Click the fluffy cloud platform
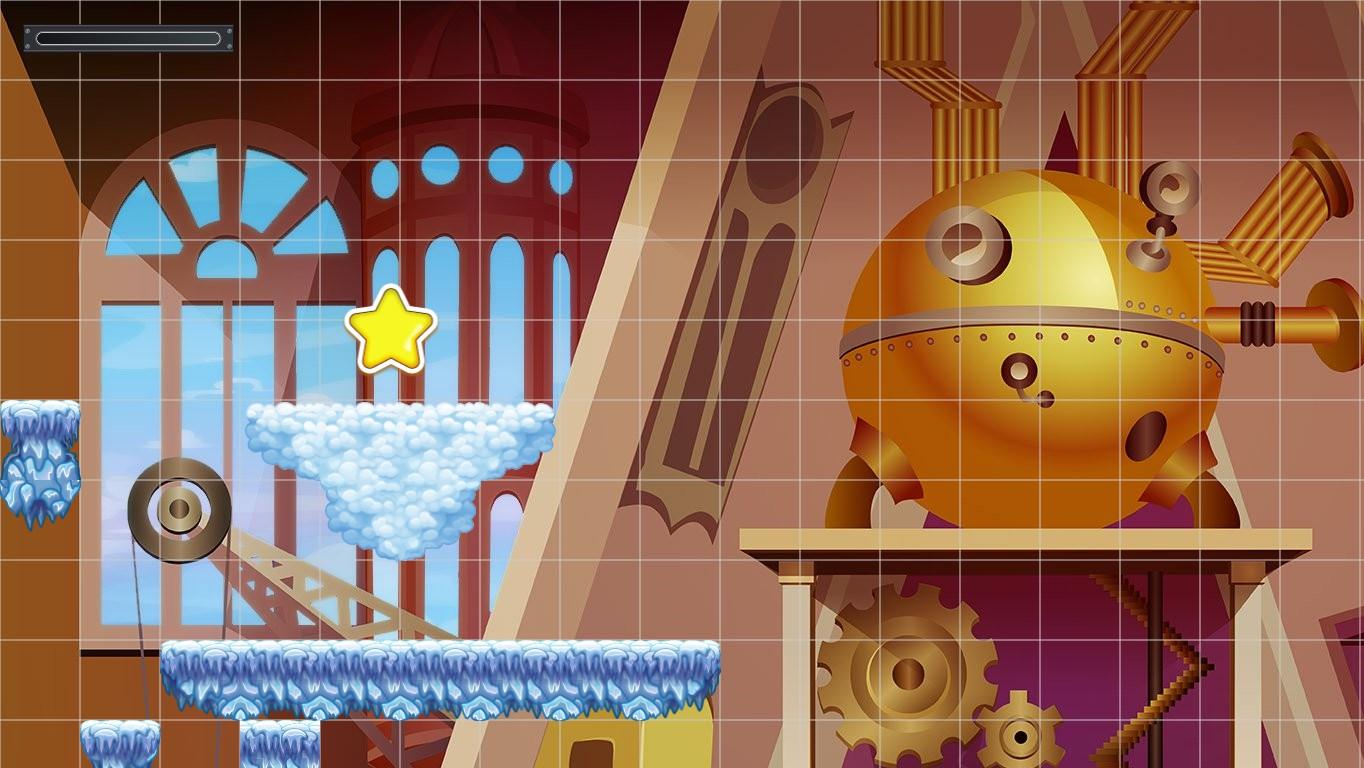 (x=400, y=440)
